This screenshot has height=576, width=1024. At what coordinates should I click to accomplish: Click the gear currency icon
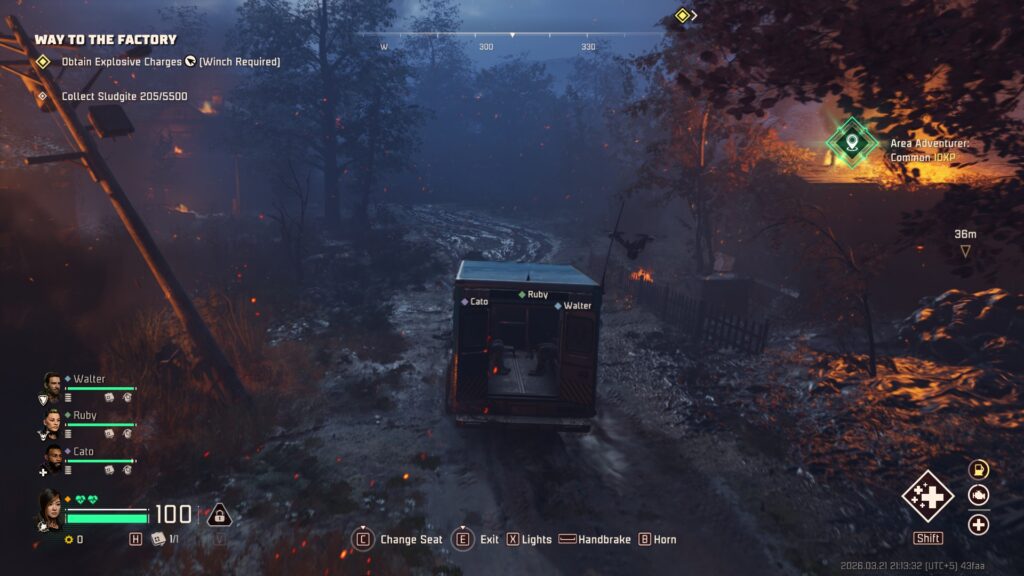click(69, 540)
